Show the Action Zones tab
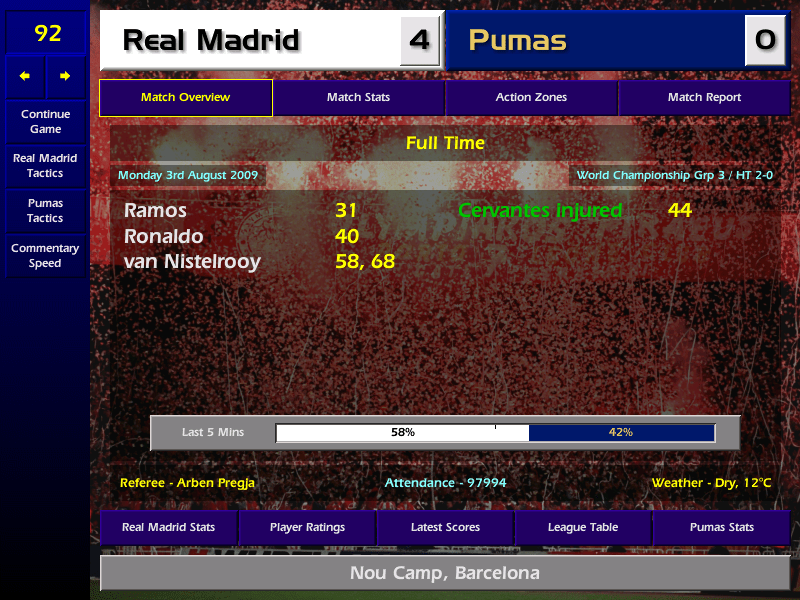 click(531, 98)
